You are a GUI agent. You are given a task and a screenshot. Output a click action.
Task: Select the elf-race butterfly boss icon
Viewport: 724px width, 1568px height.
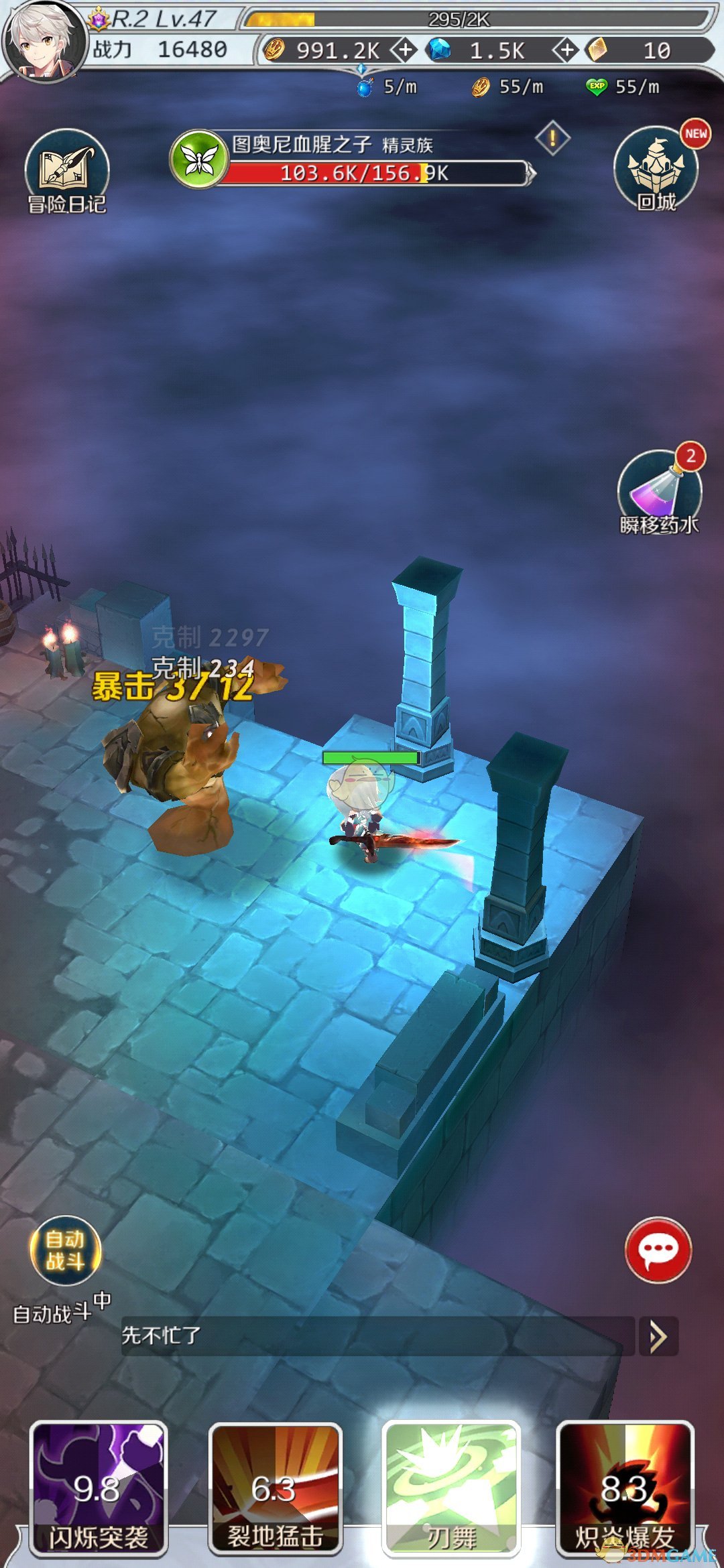(x=199, y=159)
